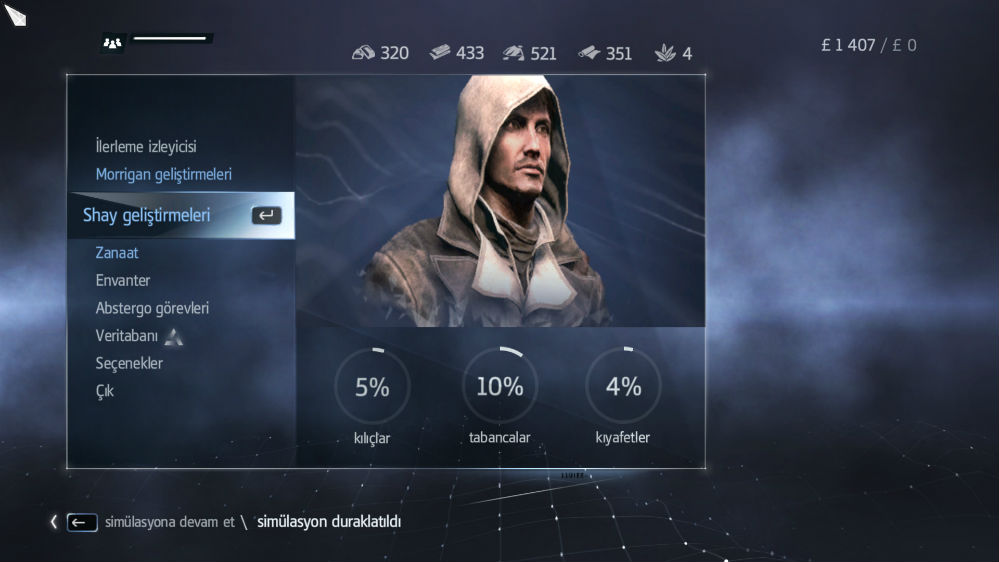Select Abstergo görevleri entry
This screenshot has height=562, width=999.
tap(152, 308)
